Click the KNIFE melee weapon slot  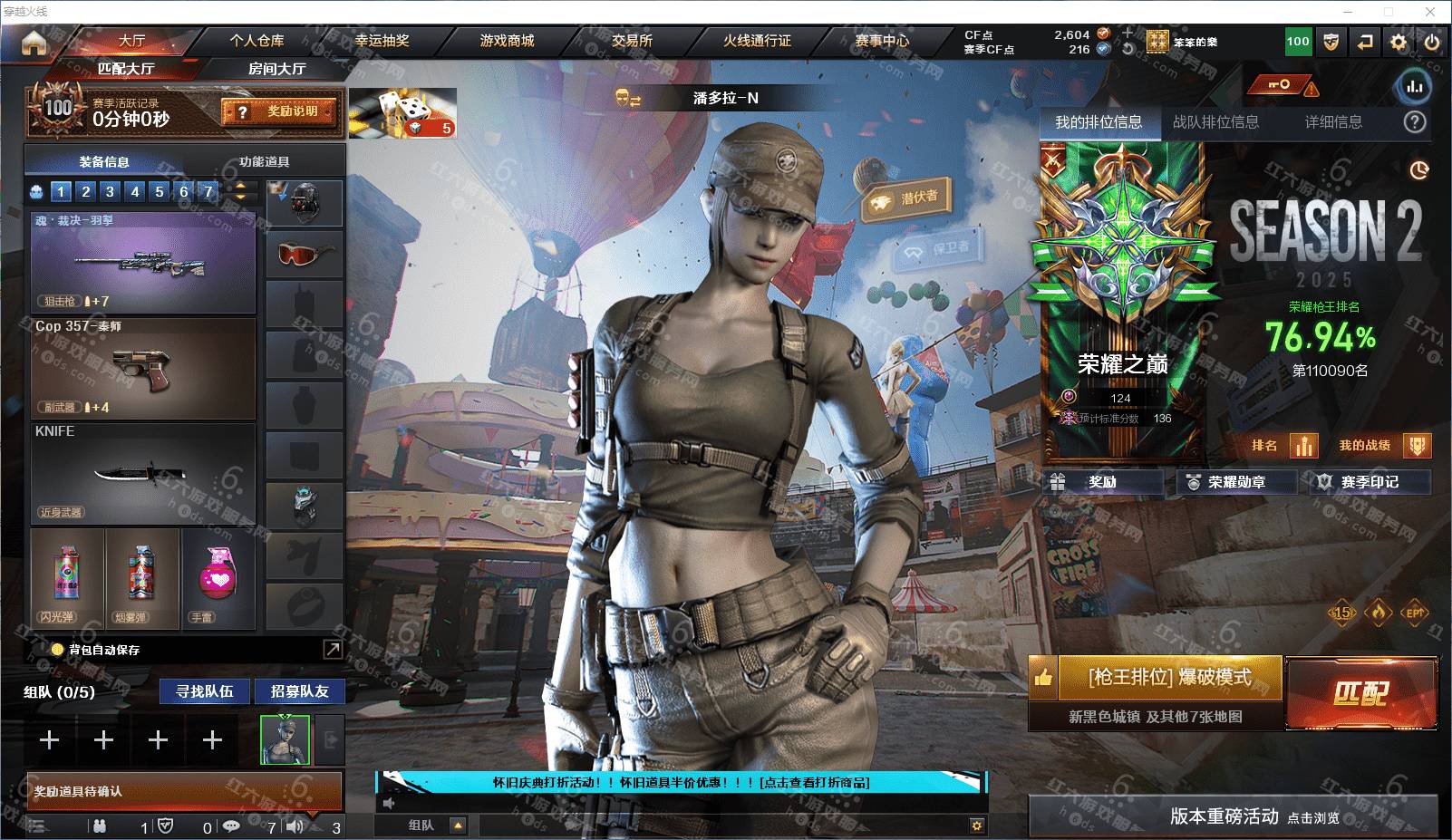(143, 472)
